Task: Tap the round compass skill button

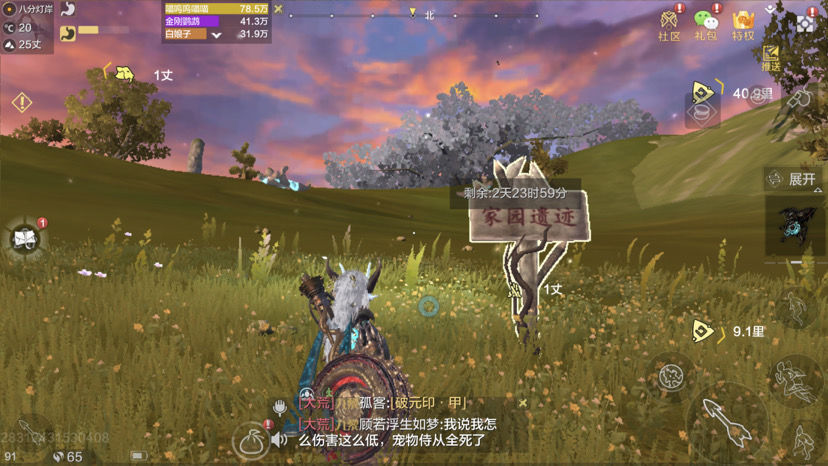Action: [x=672, y=376]
